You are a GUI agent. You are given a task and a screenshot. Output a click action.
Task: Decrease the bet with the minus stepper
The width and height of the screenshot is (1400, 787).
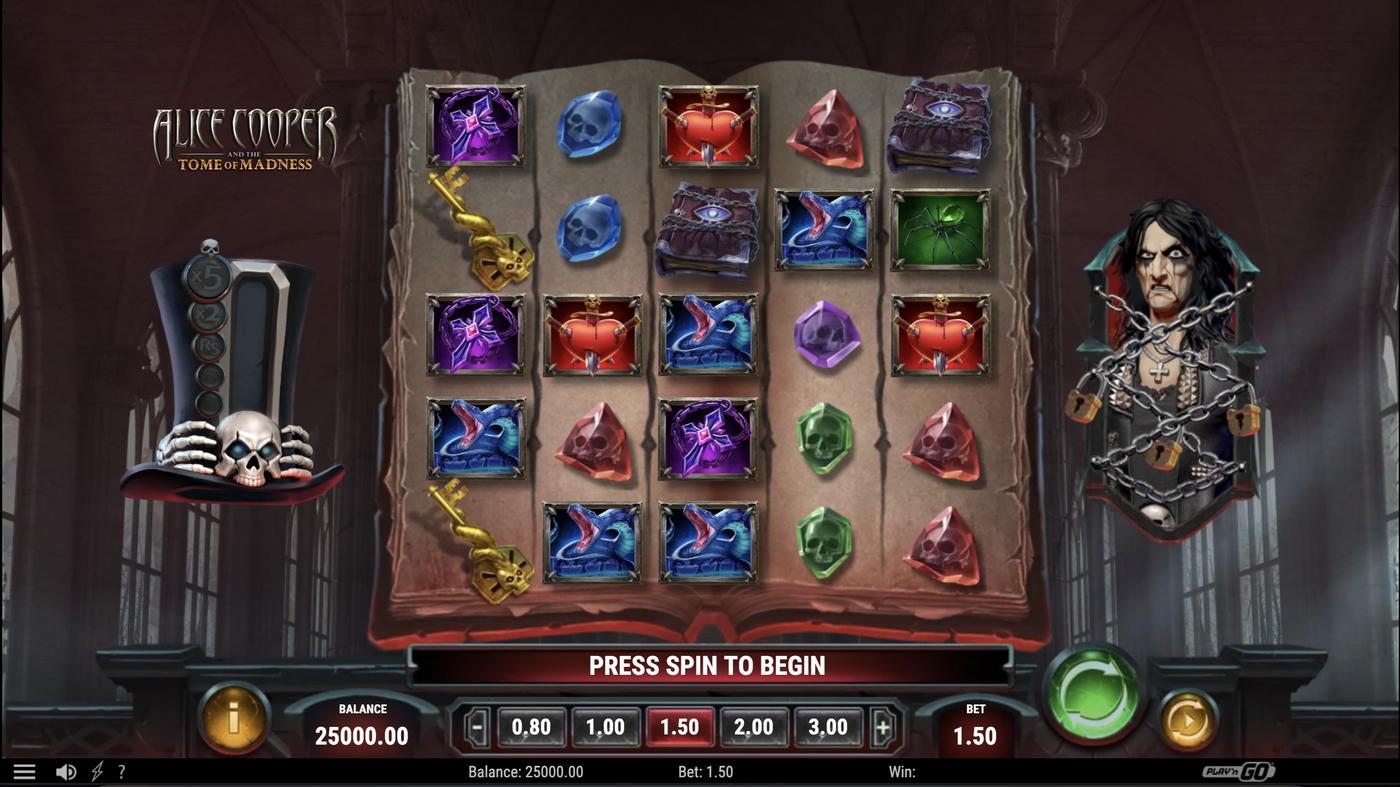pos(476,727)
